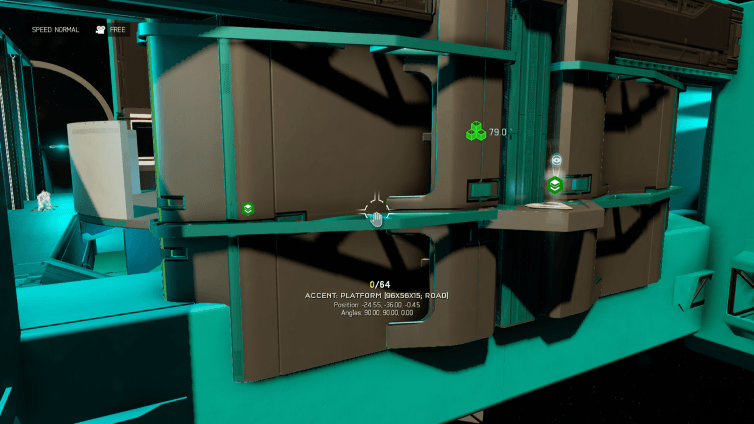Image resolution: width=754 pixels, height=424 pixels.
Task: Select the green layers marker under the eye
Action: tap(555, 184)
